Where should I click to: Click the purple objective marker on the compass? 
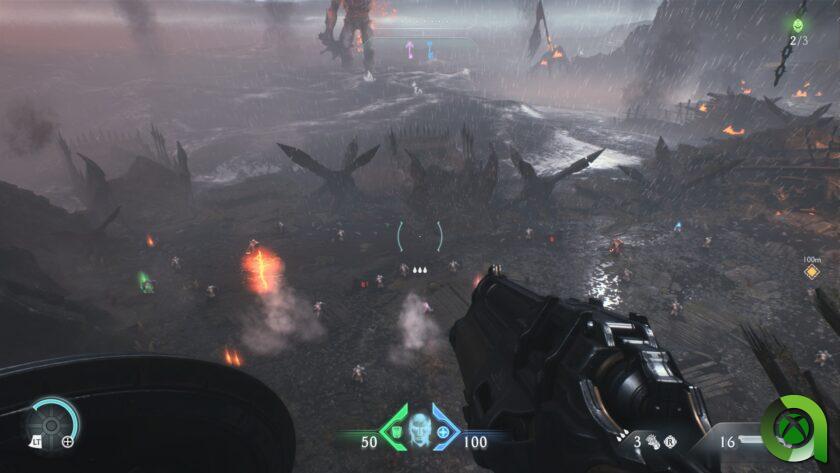point(409,48)
